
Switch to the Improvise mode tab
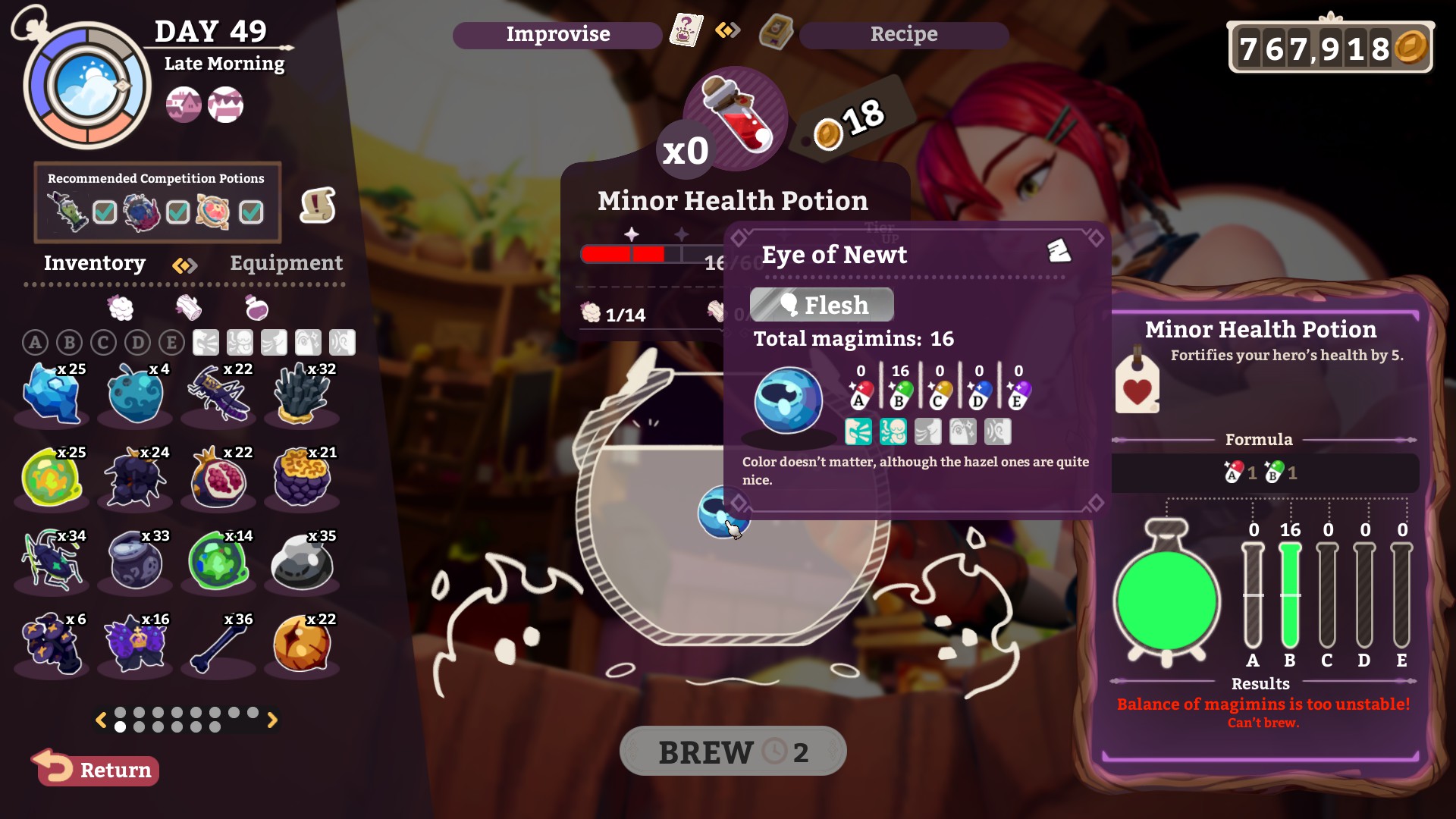point(557,34)
